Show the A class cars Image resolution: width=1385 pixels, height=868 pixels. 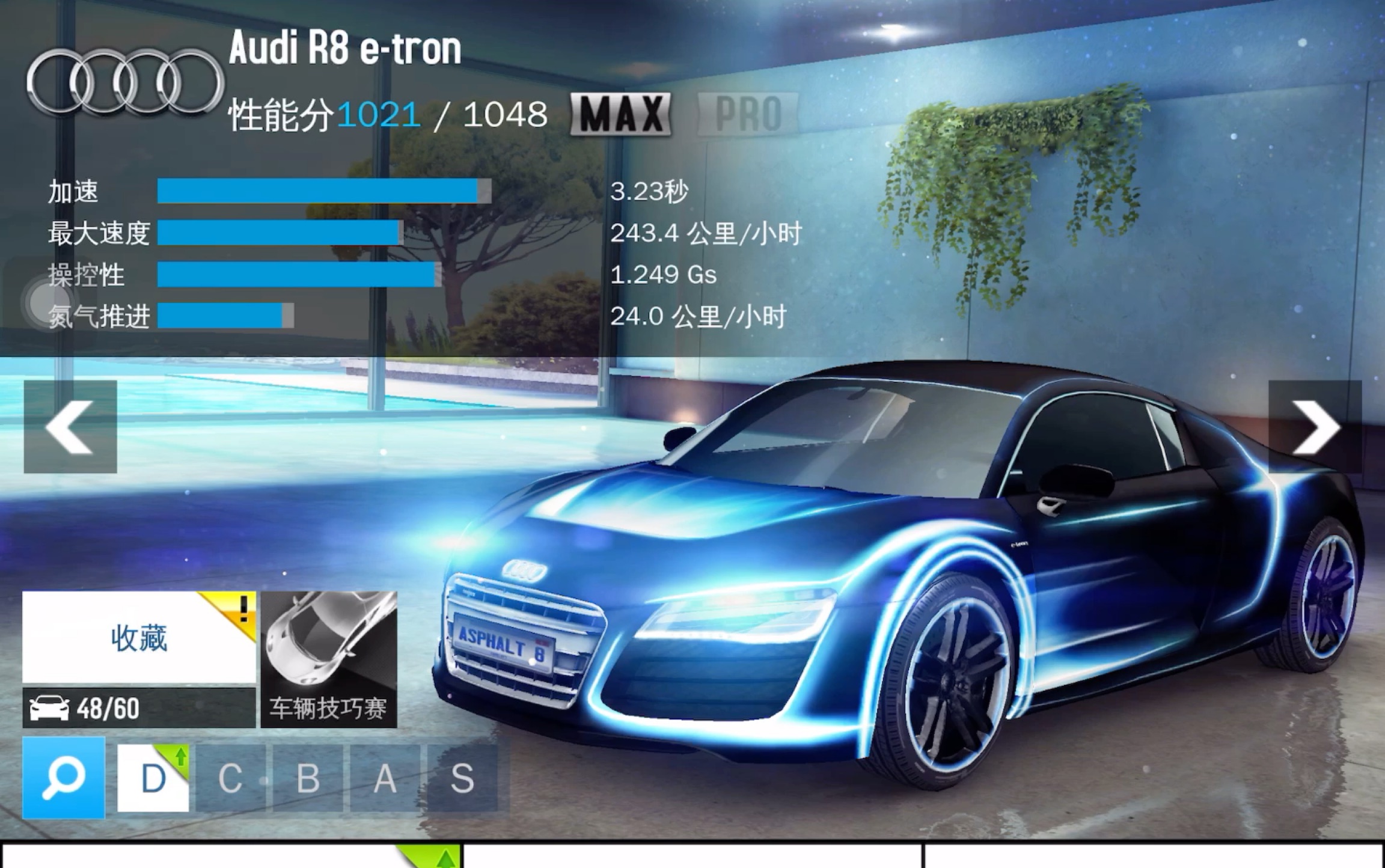[385, 778]
